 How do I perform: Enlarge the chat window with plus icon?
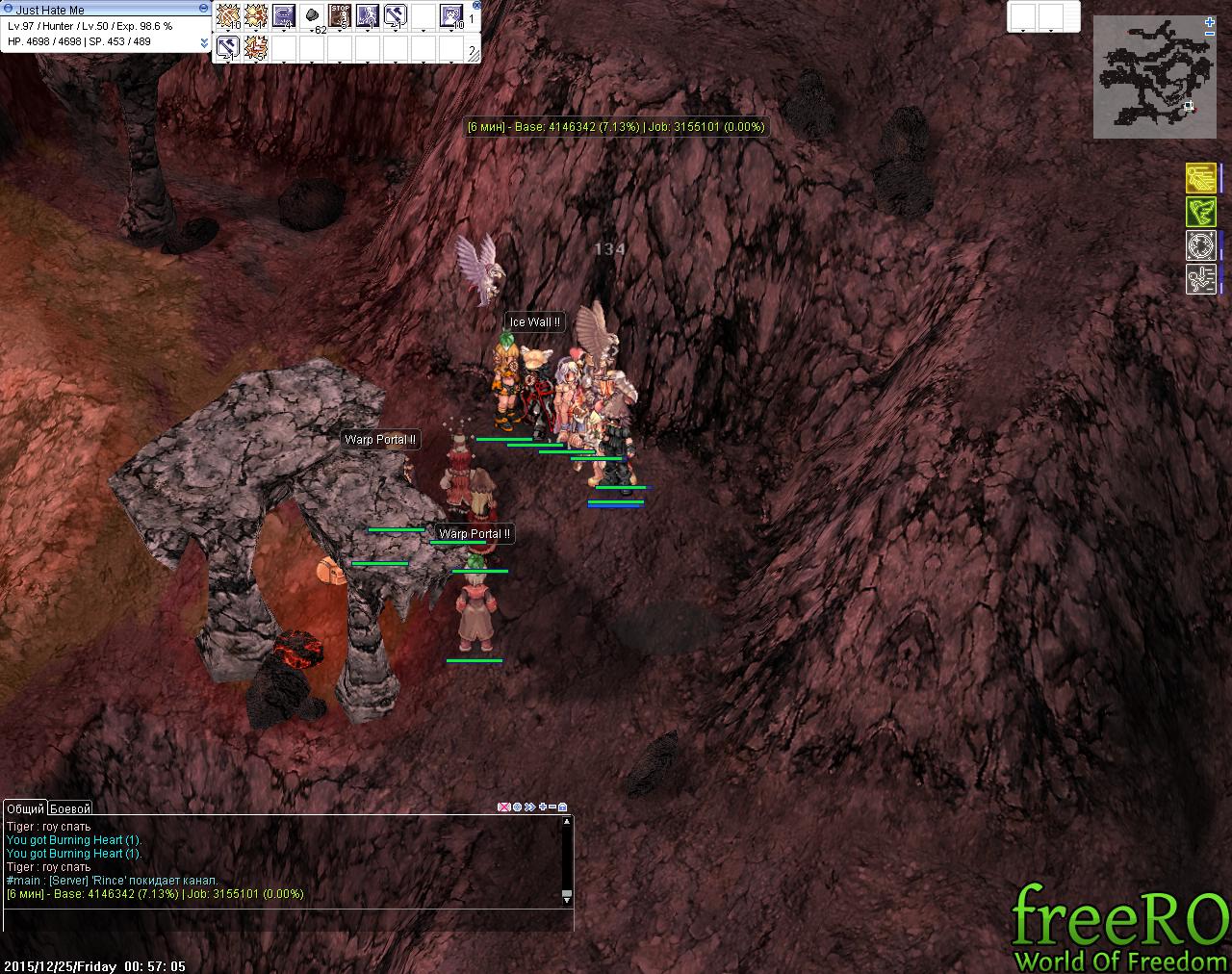(x=543, y=807)
